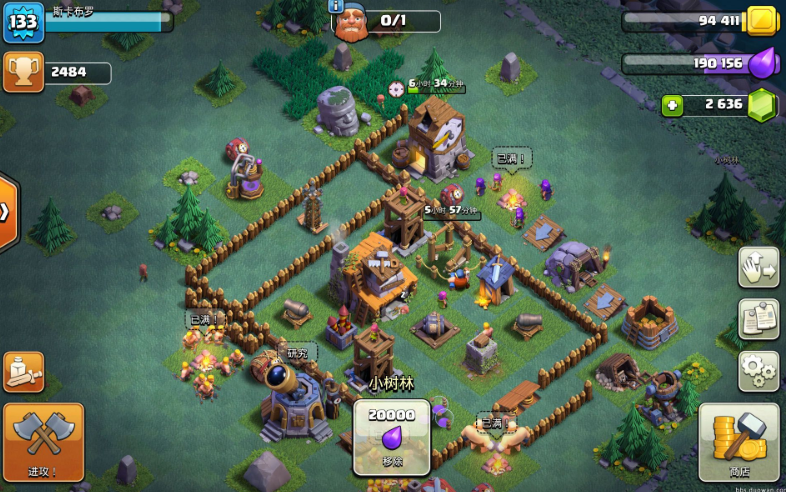This screenshot has height=492, width=786.
Task: Open the player profile via level 133 badge
Action: (23, 23)
